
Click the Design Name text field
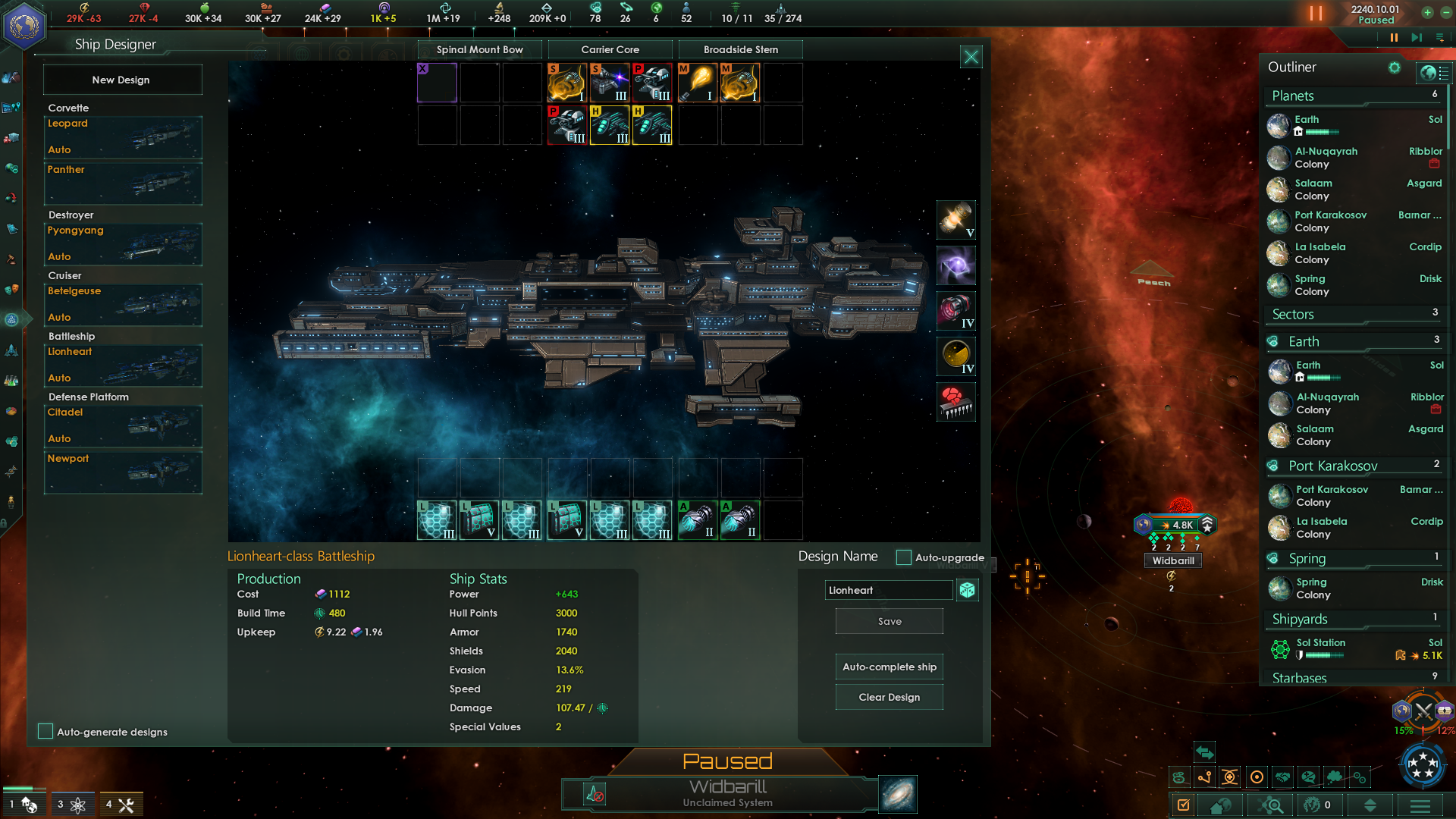pyautogui.click(x=888, y=590)
